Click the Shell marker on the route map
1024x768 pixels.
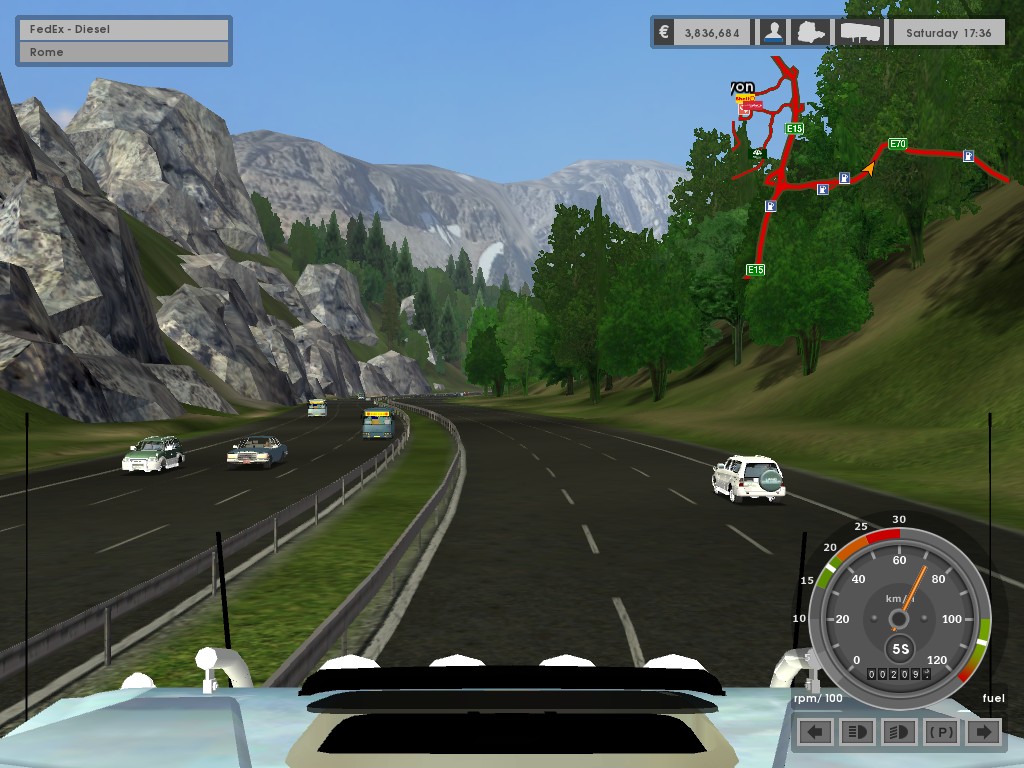744,99
